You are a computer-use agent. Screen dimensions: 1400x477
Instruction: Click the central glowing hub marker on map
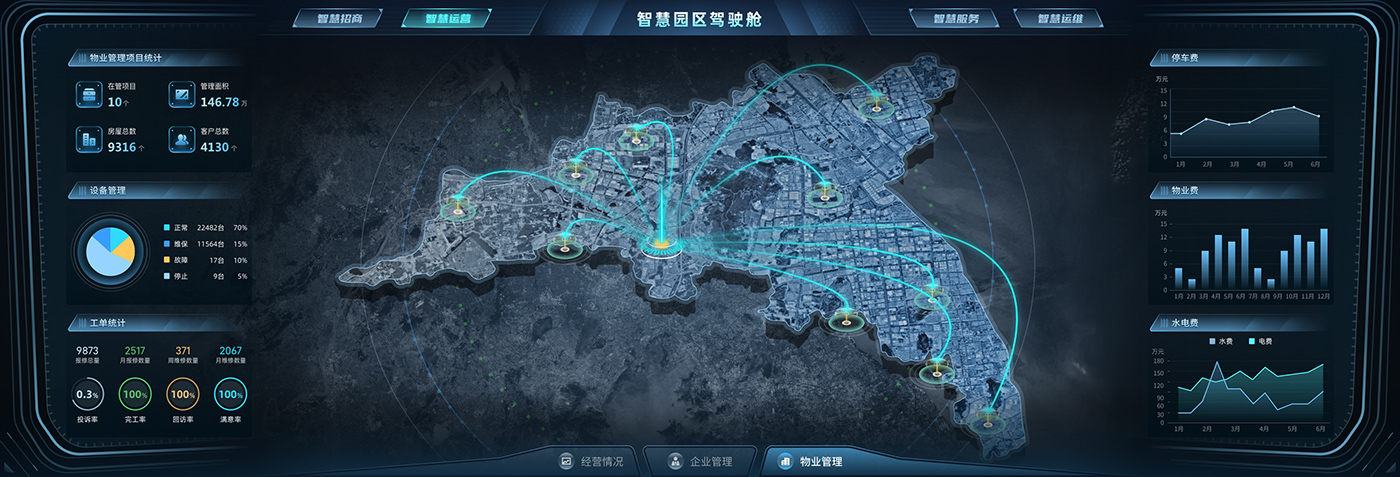[x=660, y=242]
